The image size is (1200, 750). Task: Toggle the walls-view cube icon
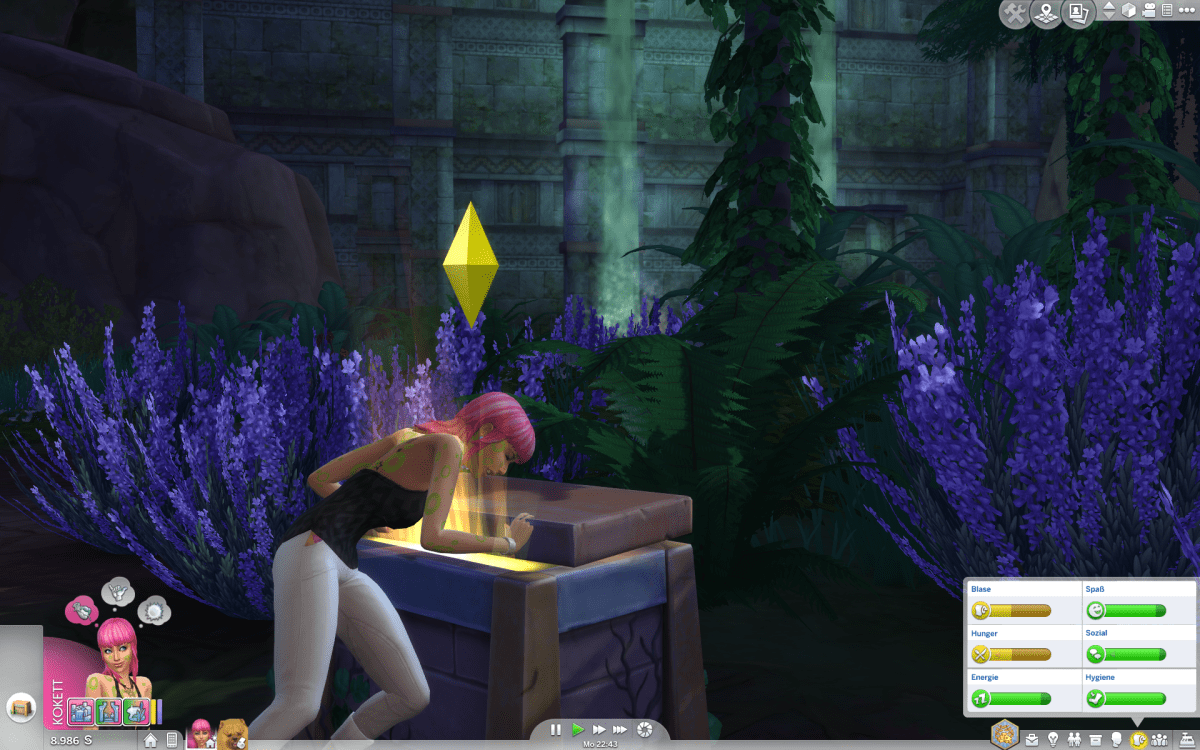point(1129,10)
